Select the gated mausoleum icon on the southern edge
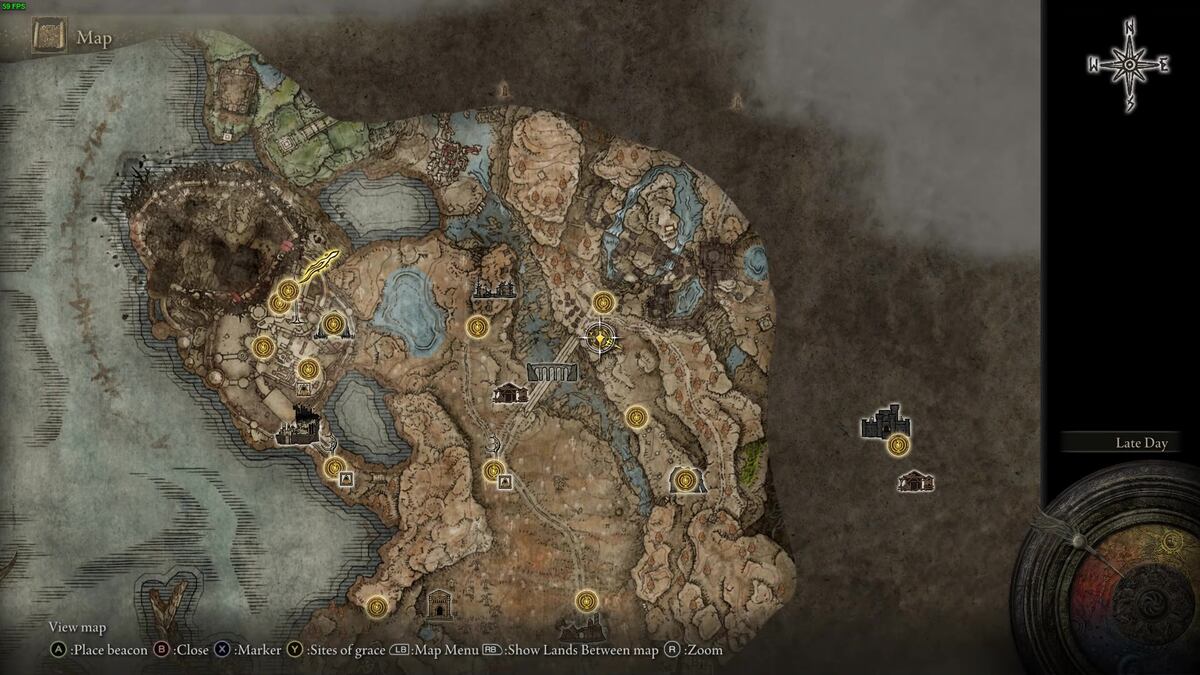Image resolution: width=1200 pixels, height=675 pixels. pyautogui.click(x=439, y=603)
